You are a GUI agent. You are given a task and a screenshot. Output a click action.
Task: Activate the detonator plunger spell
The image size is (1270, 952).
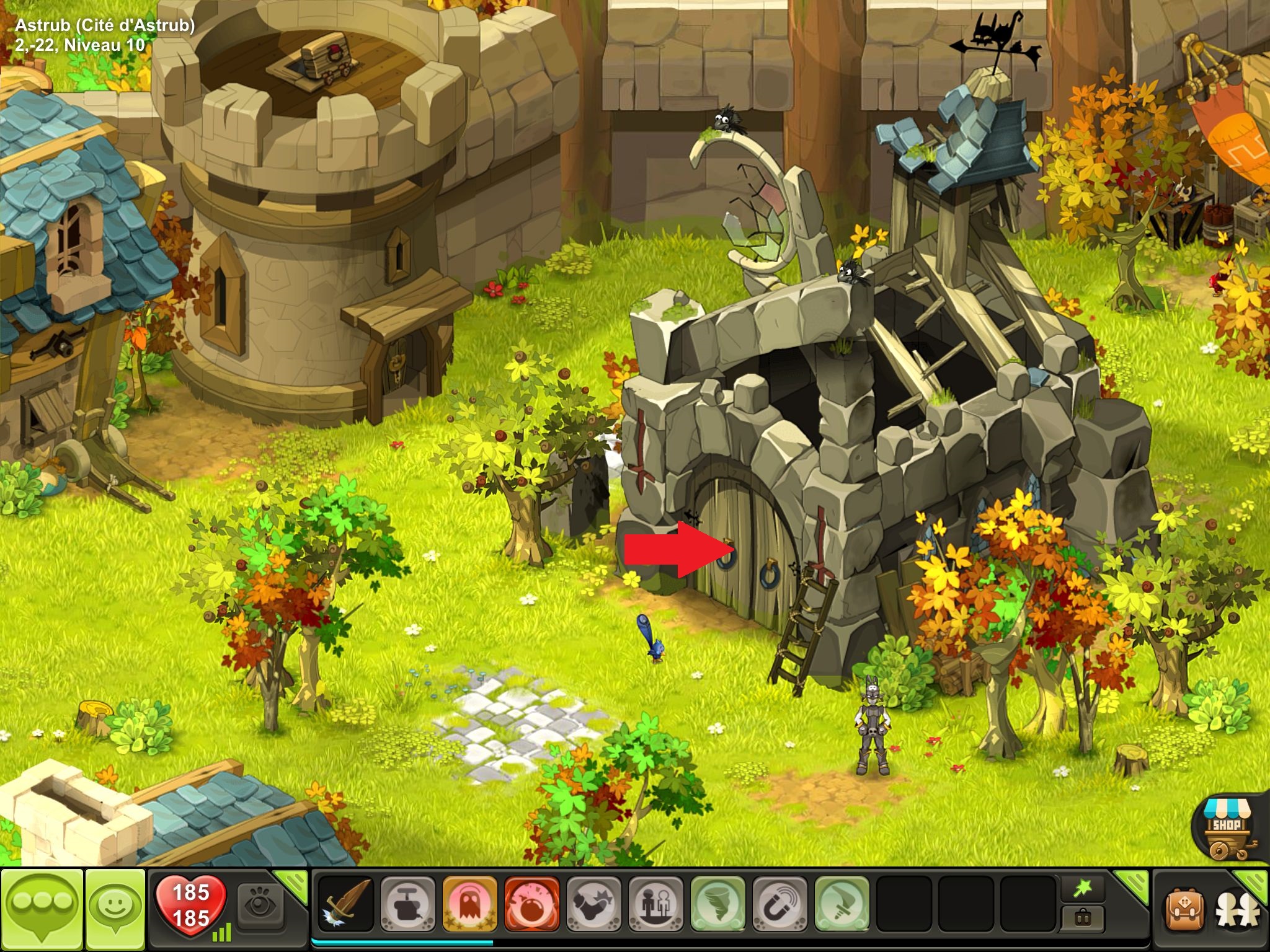[407, 904]
